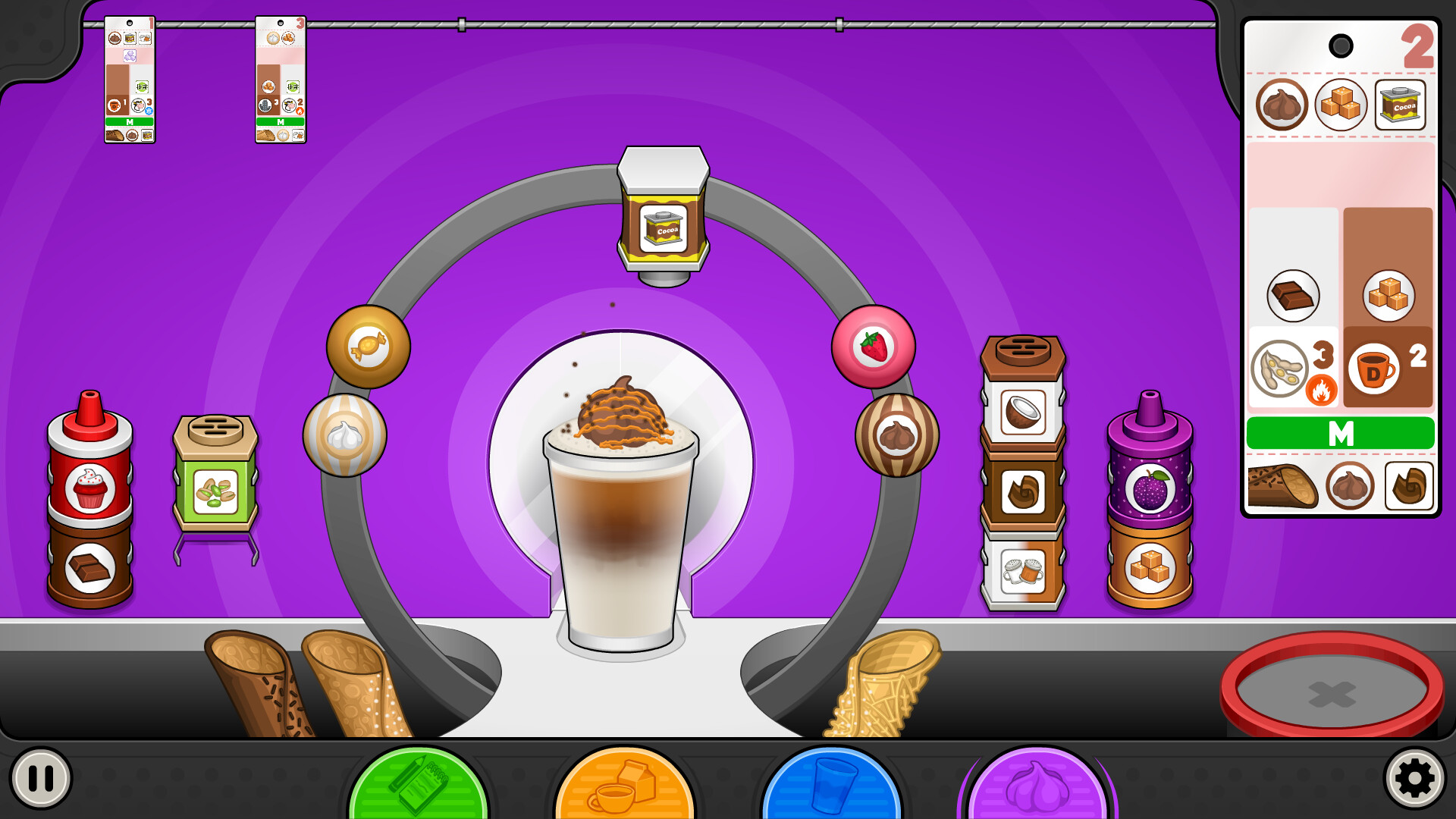Choose the chocolate mousse dispenser ball
The height and width of the screenshot is (819, 1456).
click(897, 435)
